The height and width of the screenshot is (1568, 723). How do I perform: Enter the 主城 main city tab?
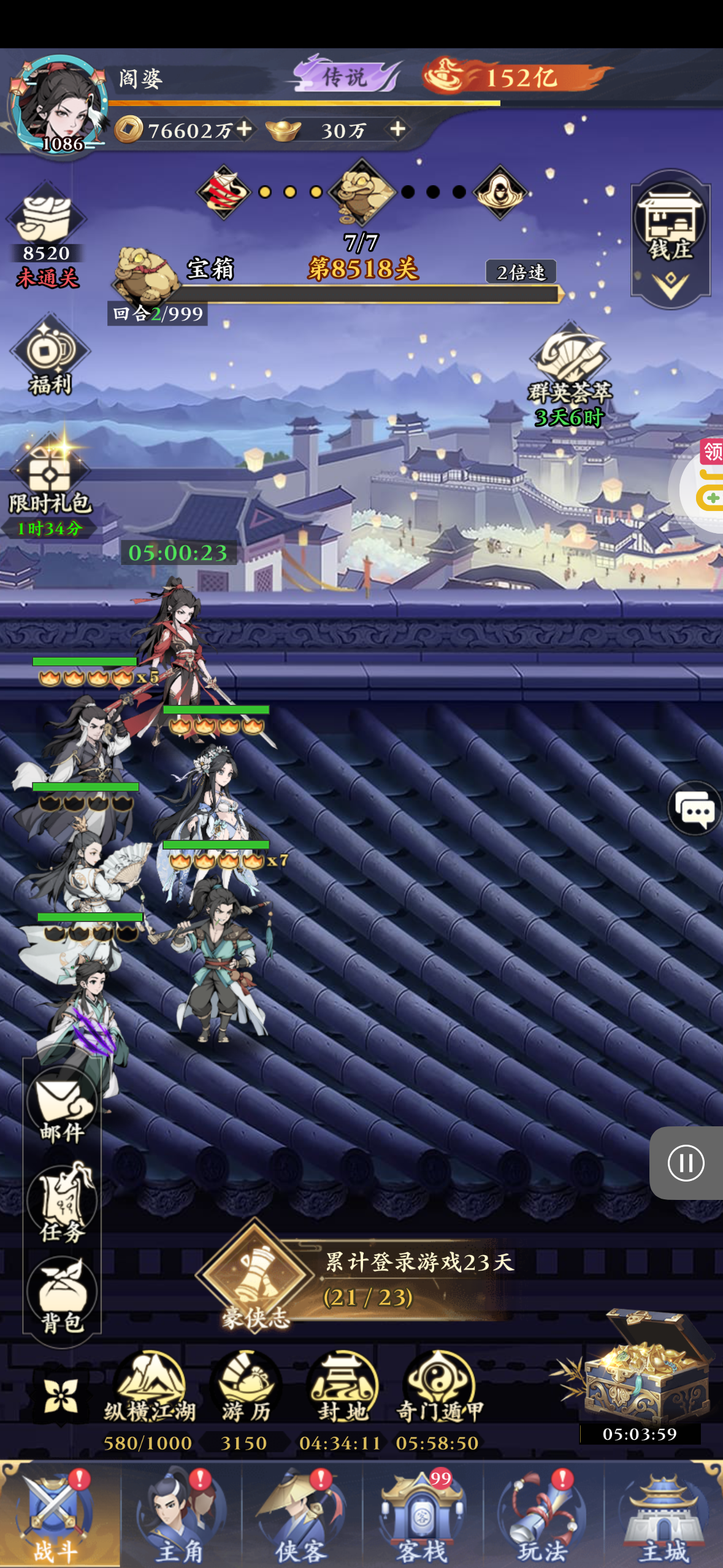664,1515
